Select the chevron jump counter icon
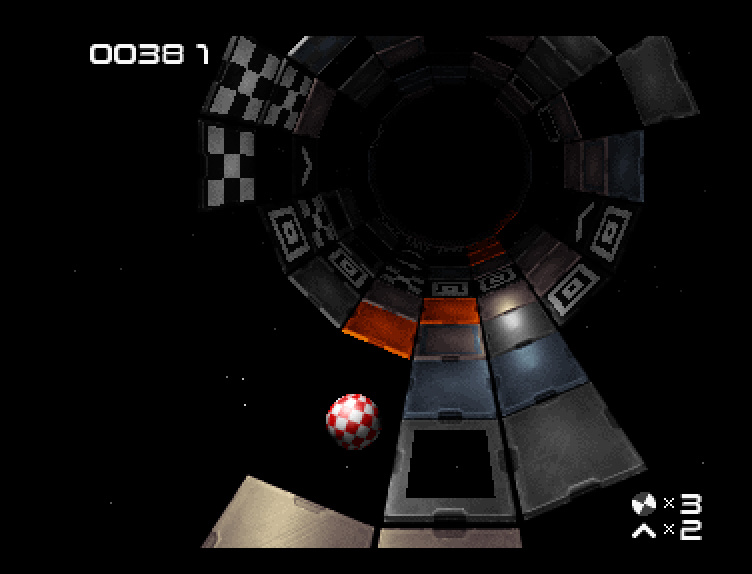Screen dimensions: 752x574 tap(644, 529)
